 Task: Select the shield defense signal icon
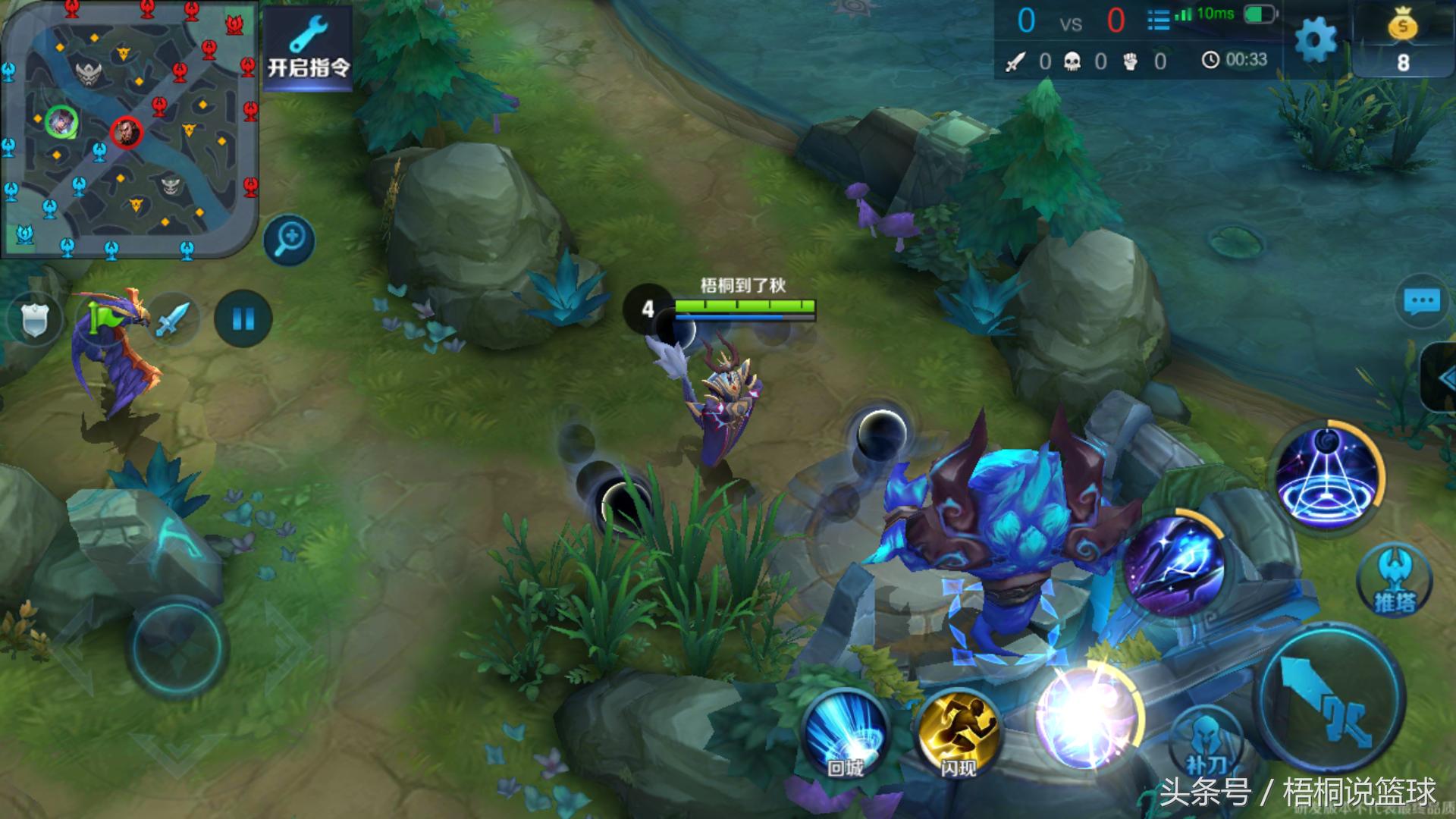[35, 319]
